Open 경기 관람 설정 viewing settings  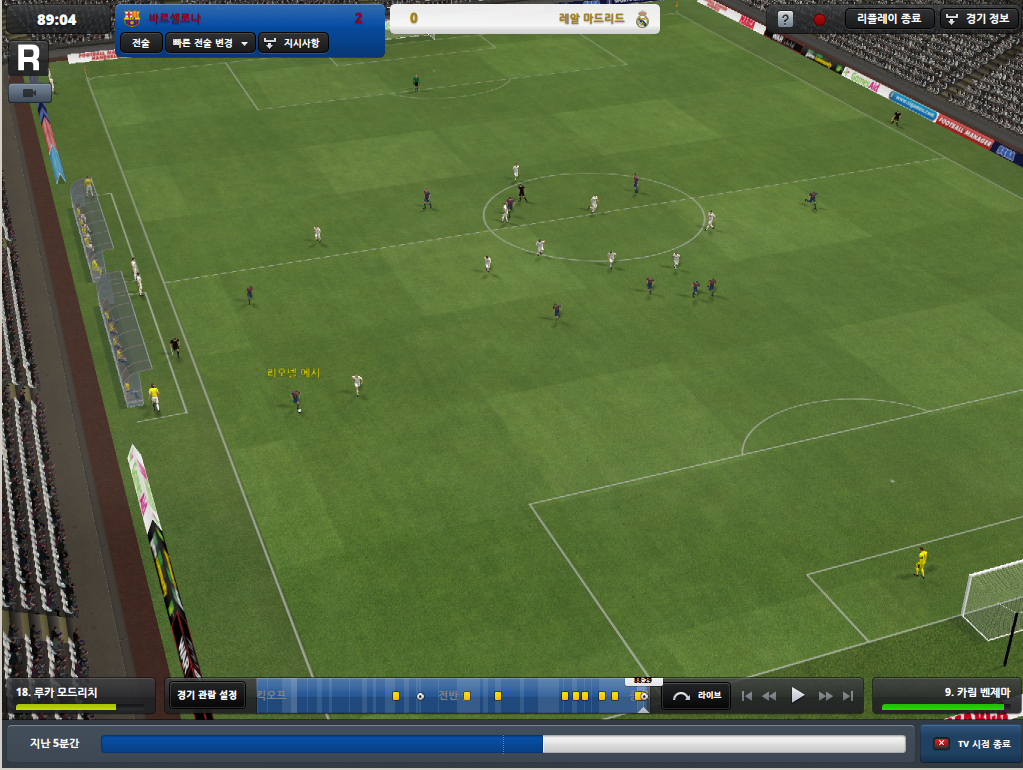click(207, 695)
